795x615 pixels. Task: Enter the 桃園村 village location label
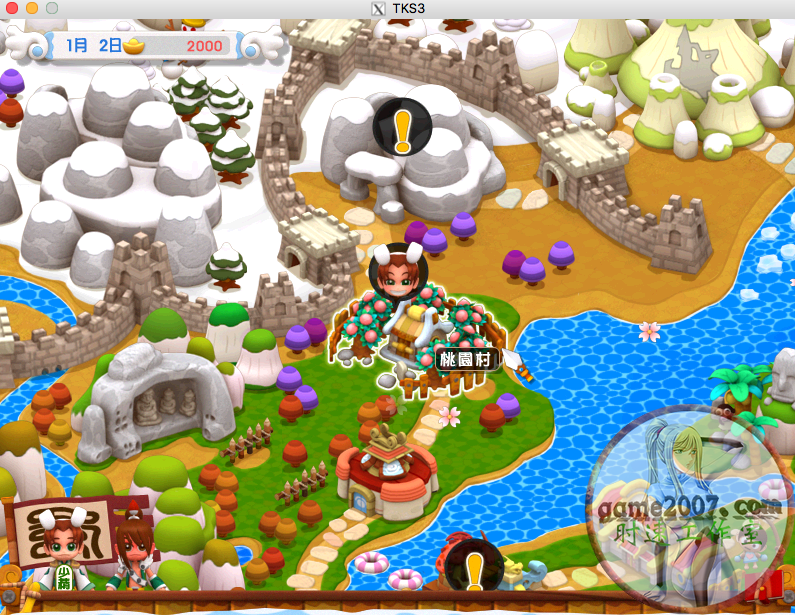(465, 359)
